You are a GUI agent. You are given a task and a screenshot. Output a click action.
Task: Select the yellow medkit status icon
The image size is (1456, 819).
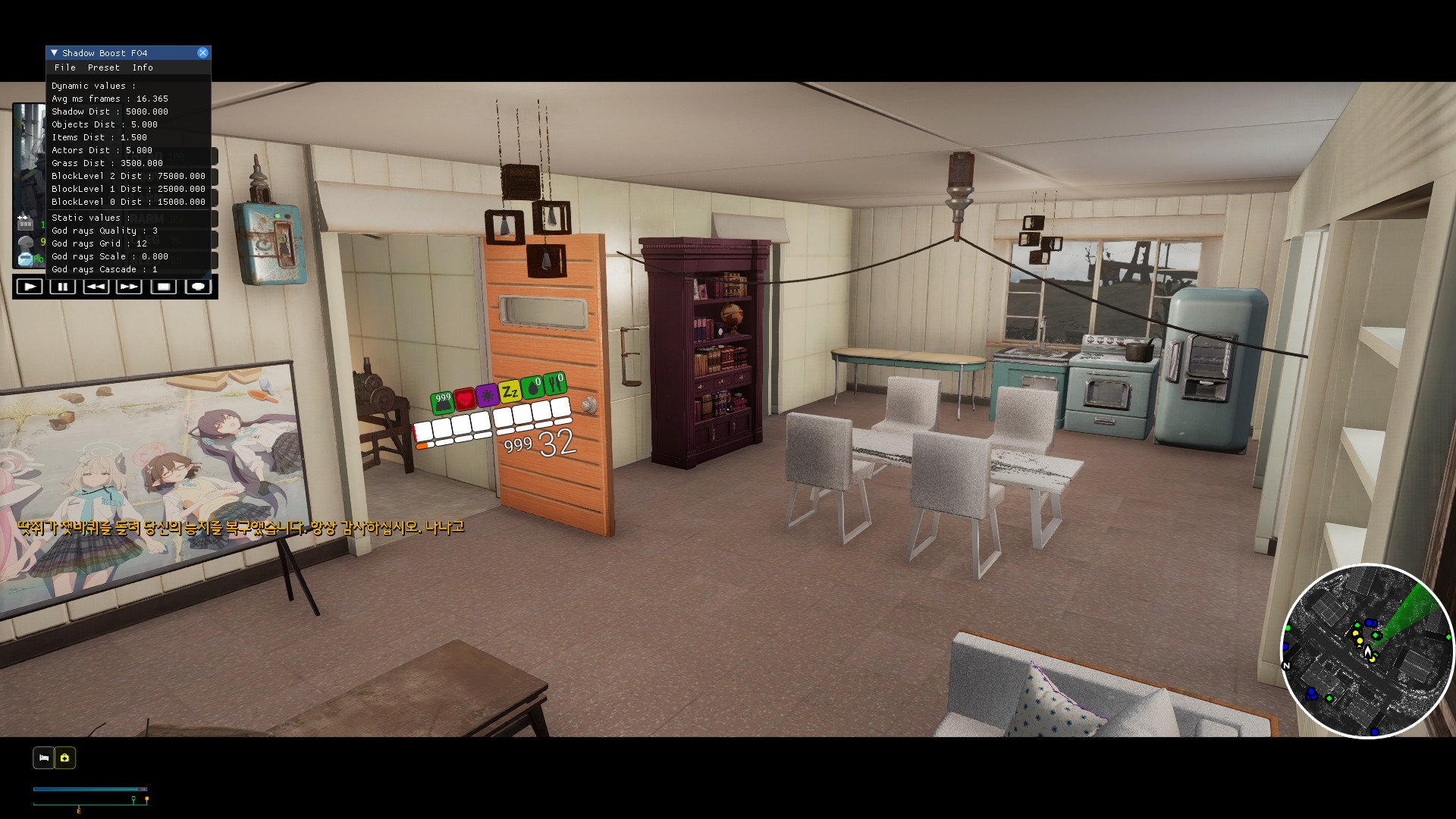point(65,758)
